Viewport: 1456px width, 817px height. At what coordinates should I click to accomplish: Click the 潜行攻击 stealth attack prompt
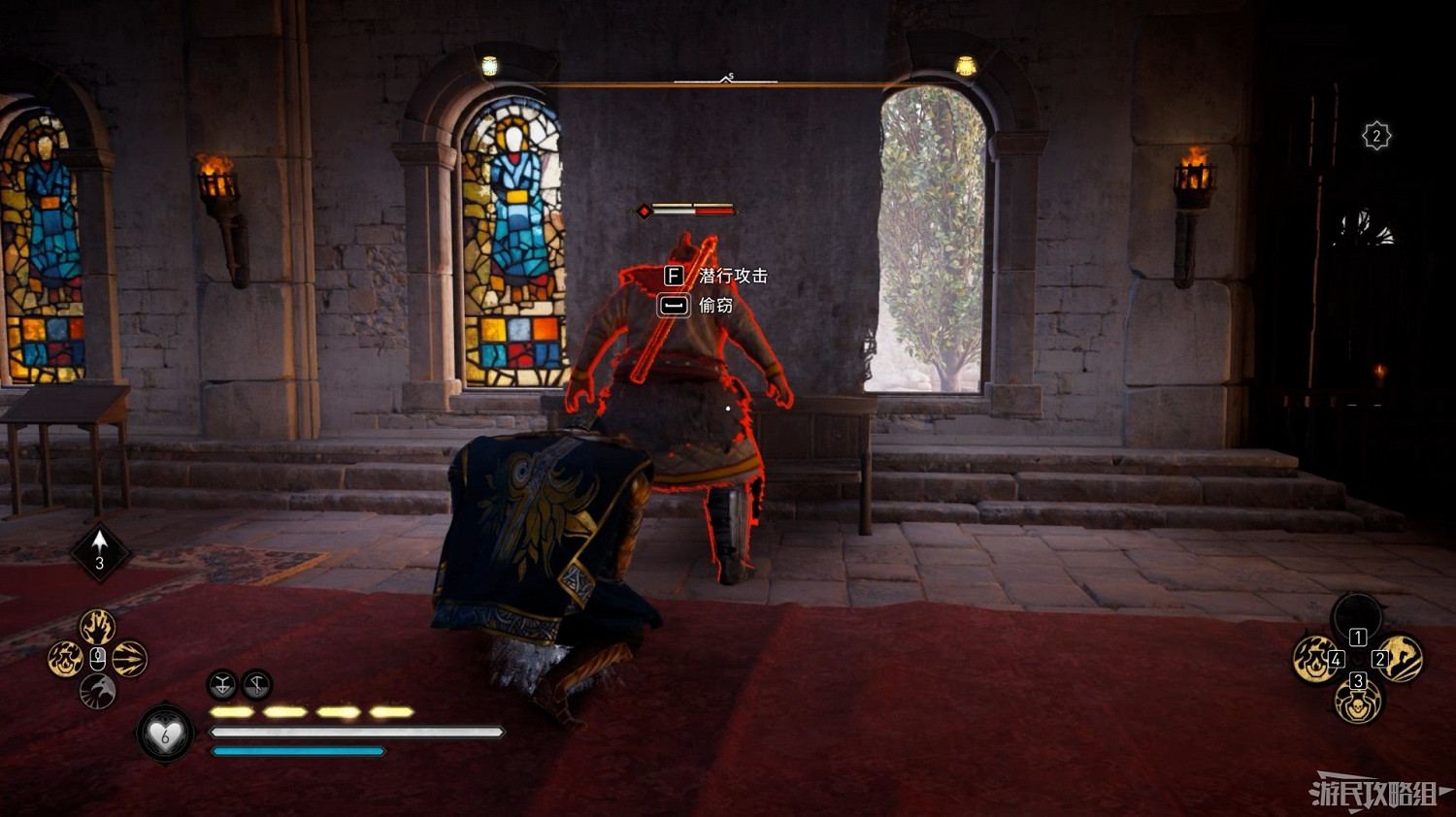(736, 277)
